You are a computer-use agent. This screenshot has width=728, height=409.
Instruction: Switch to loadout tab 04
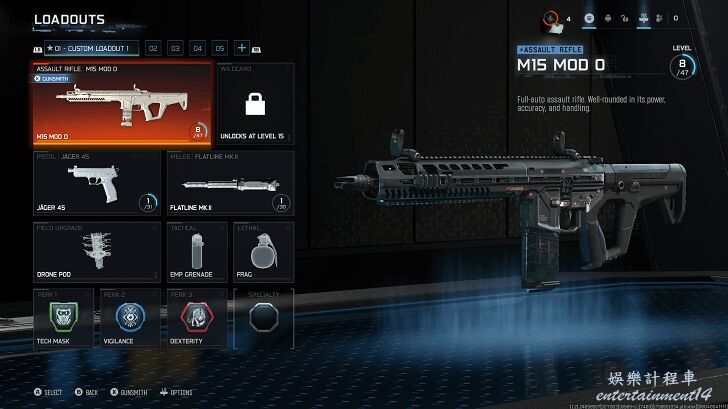pyautogui.click(x=197, y=48)
